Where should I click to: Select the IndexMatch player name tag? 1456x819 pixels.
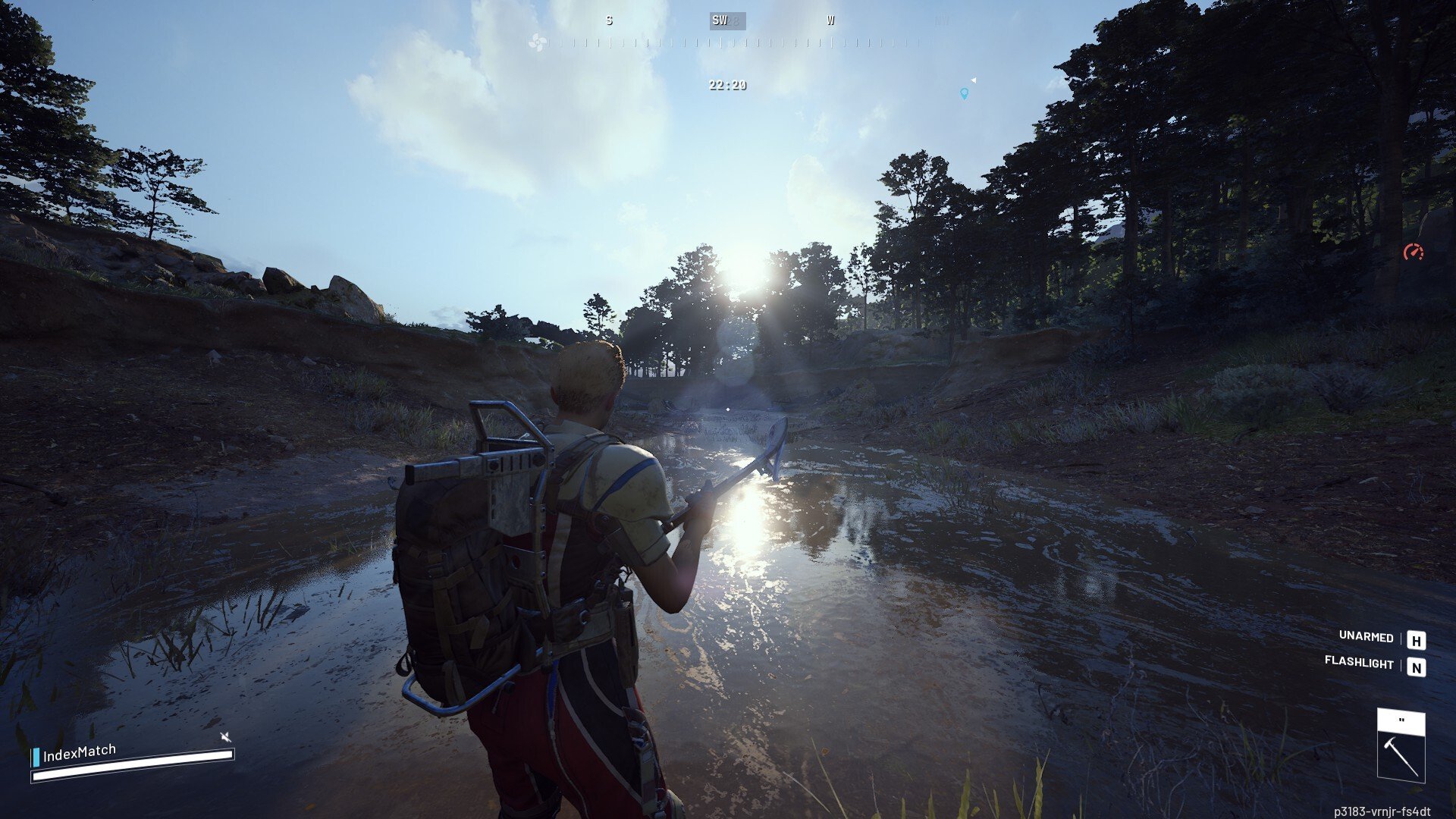(x=79, y=753)
